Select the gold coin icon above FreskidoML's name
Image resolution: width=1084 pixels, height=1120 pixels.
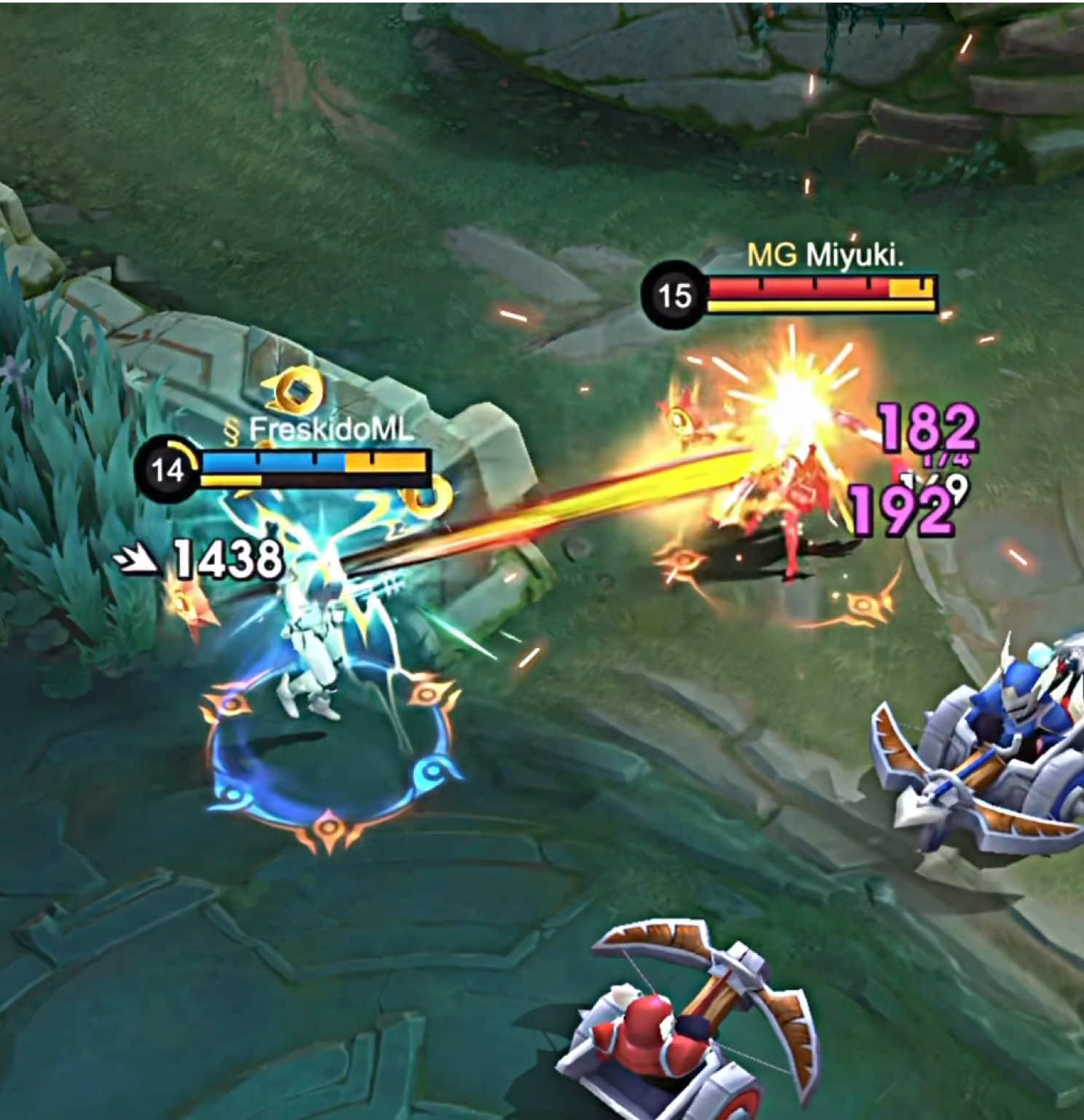coord(294,389)
